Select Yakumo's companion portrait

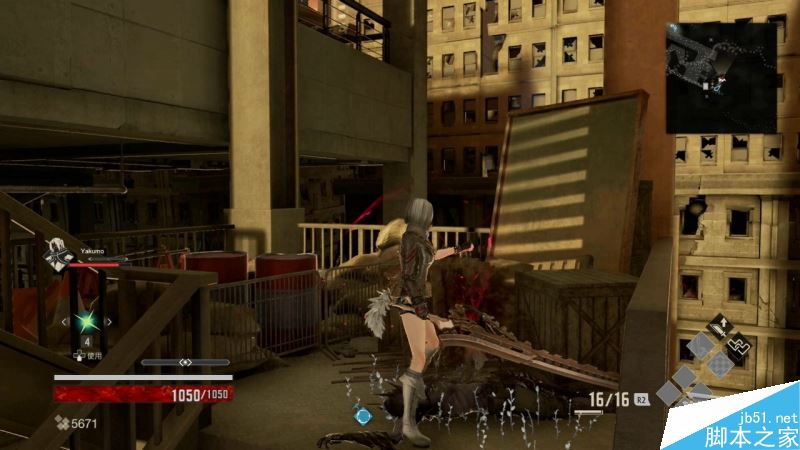point(56,251)
